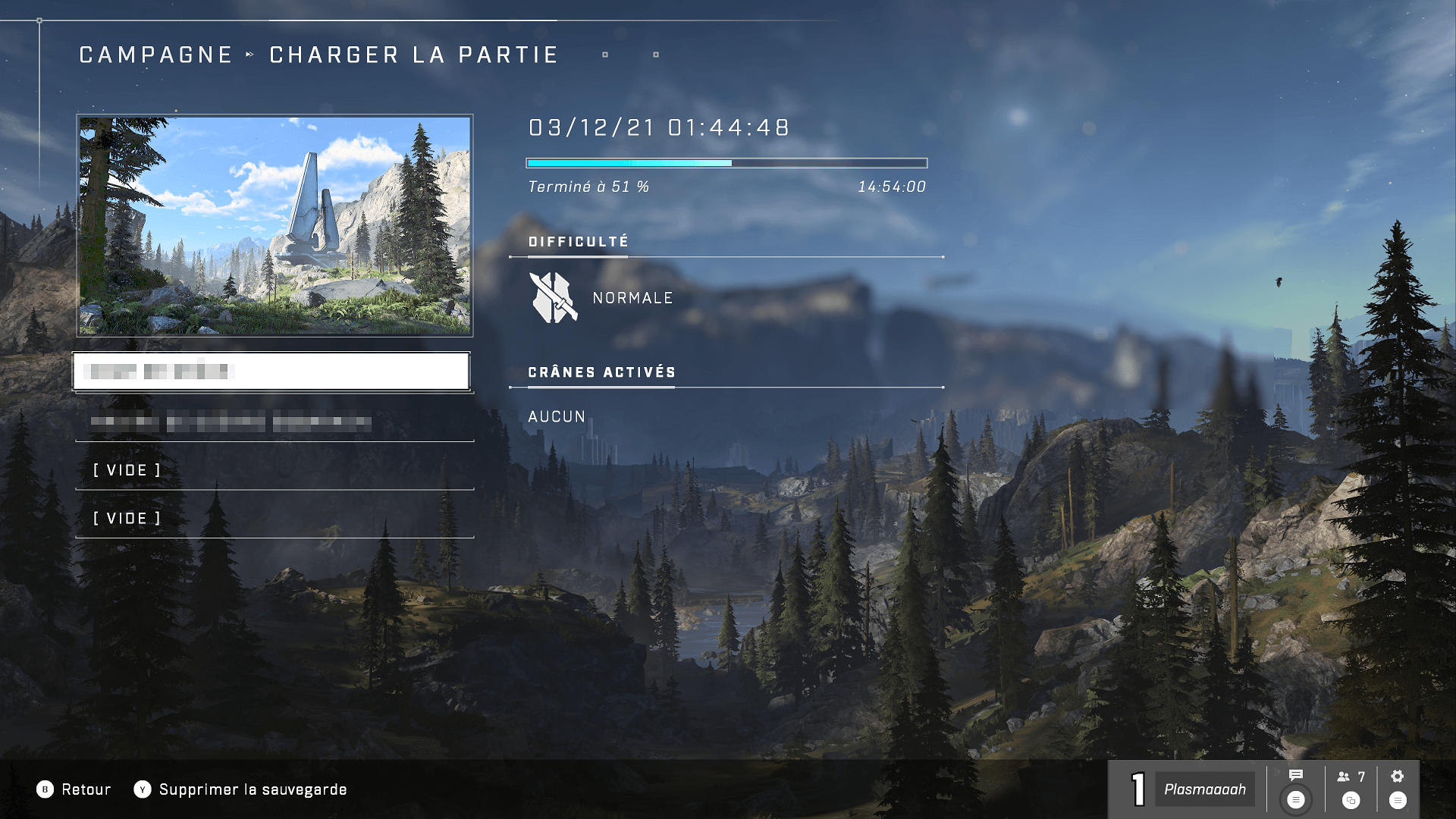Select the highlighted white save slot
Screen dimensions: 1456x819
[271, 372]
